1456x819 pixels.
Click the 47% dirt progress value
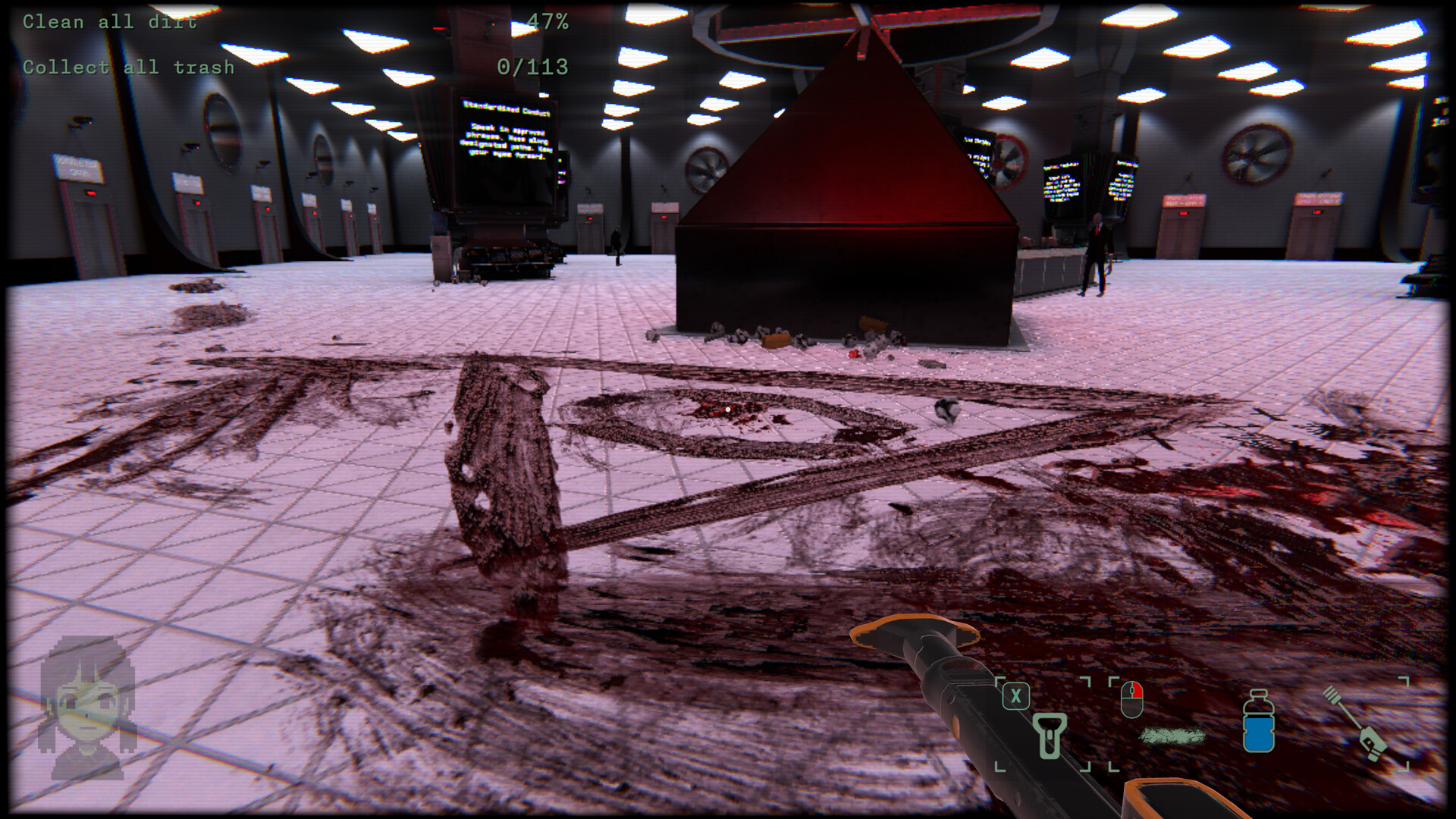tap(548, 21)
